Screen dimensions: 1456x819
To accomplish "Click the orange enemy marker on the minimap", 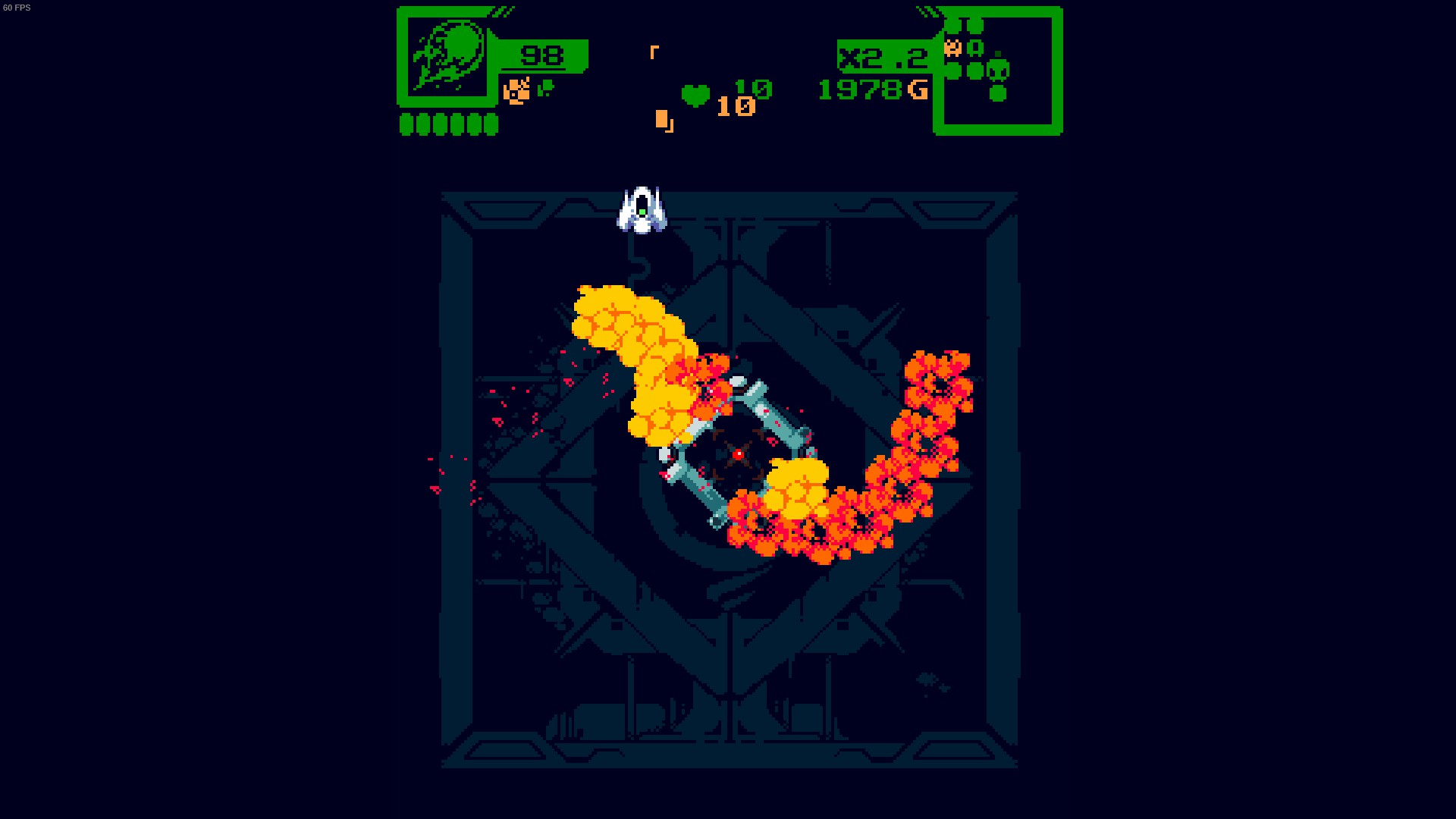I will click(x=953, y=48).
